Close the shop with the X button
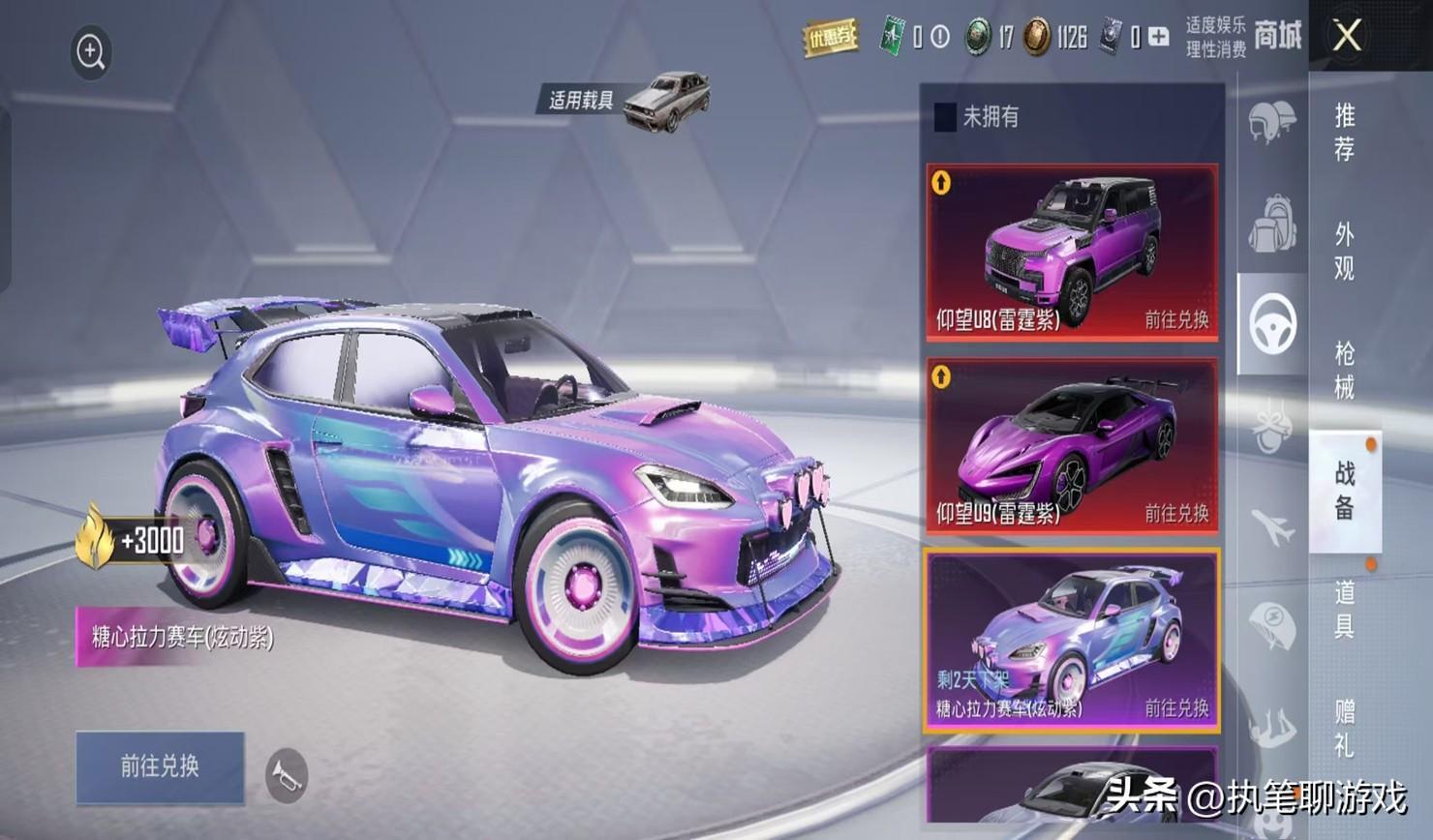This screenshot has height=840, width=1433. tap(1347, 37)
